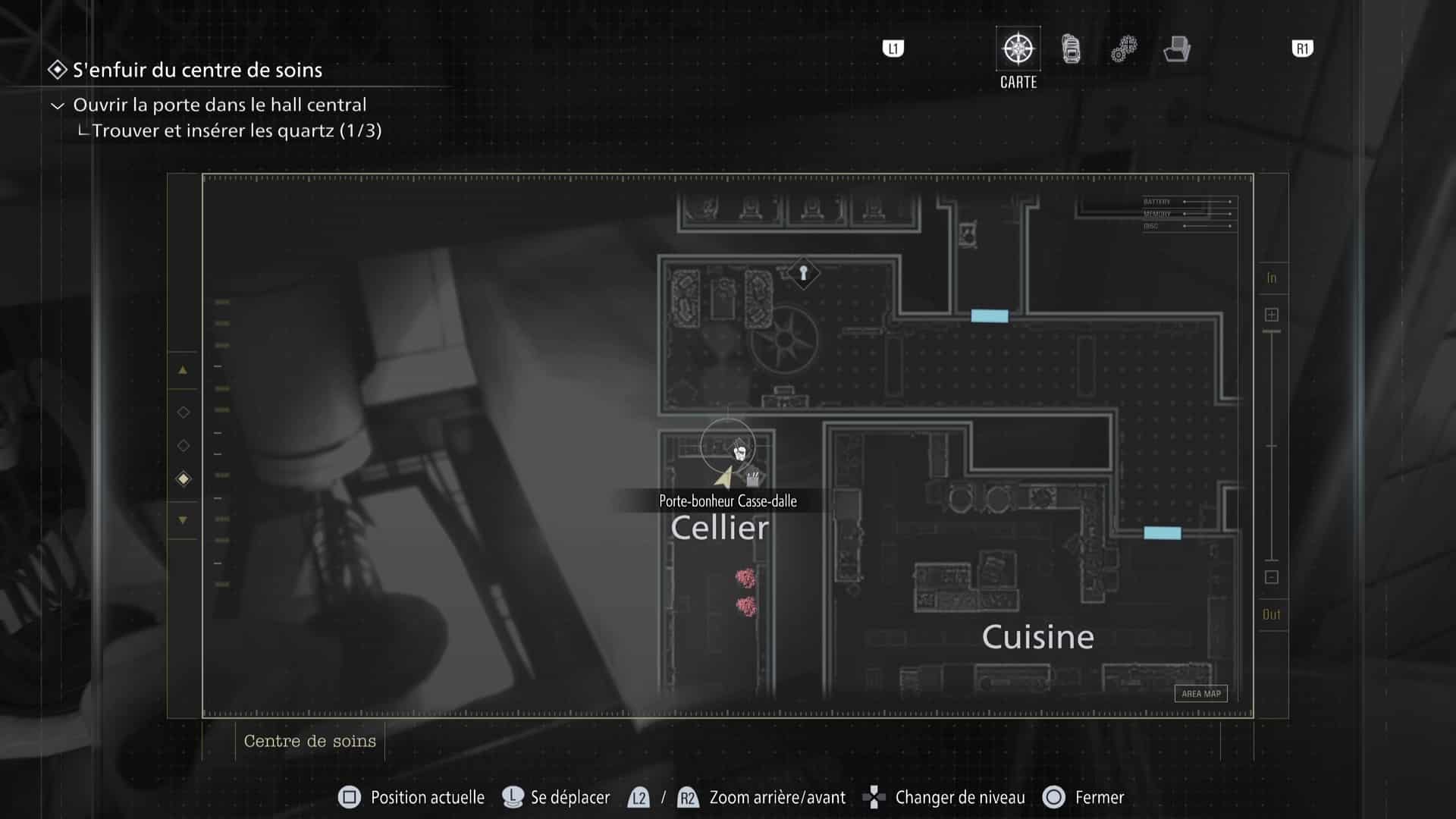
Task: Select the middle floor diamond marker
Action: click(x=182, y=445)
